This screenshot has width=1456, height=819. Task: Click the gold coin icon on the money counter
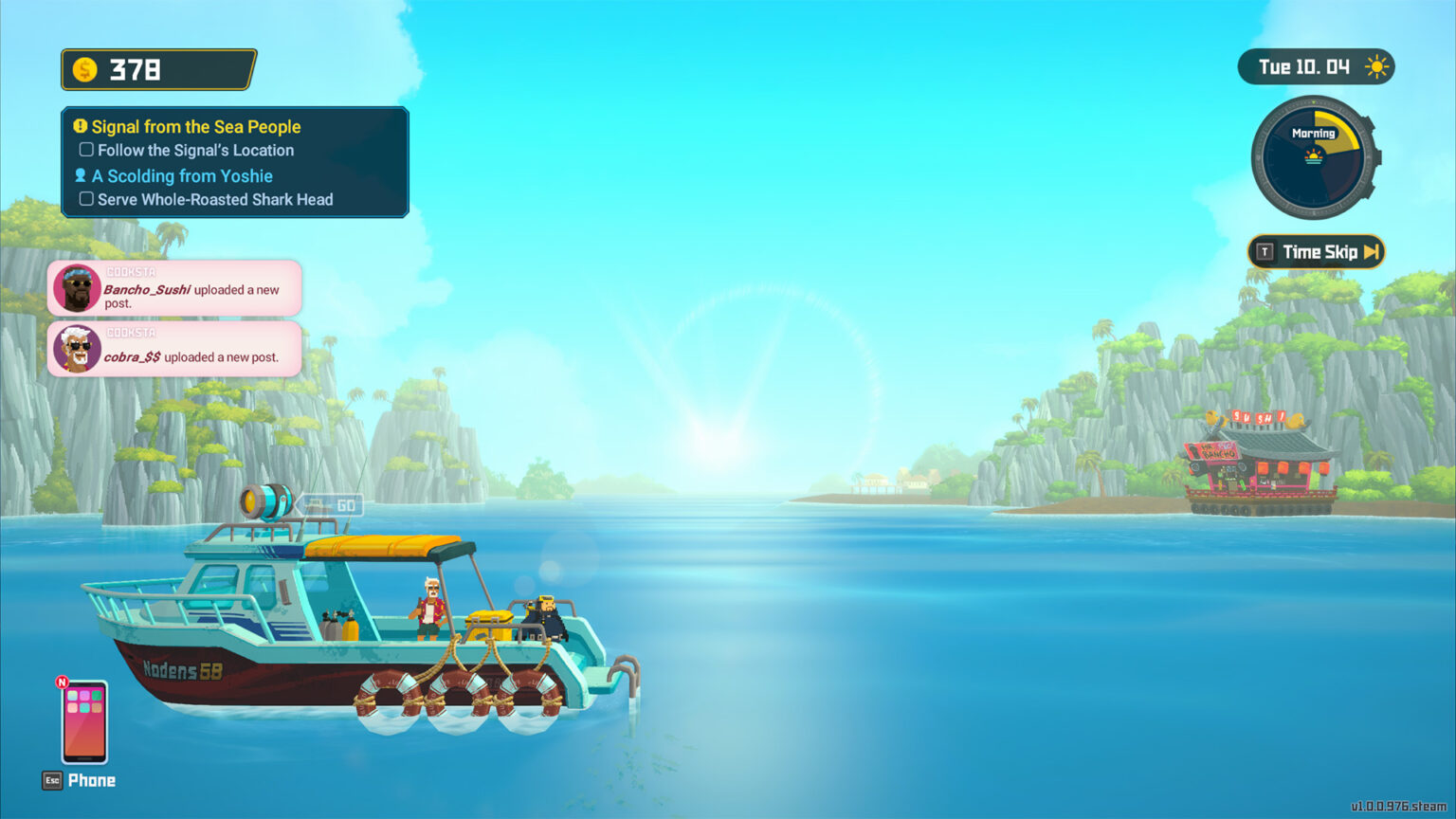pyautogui.click(x=84, y=68)
